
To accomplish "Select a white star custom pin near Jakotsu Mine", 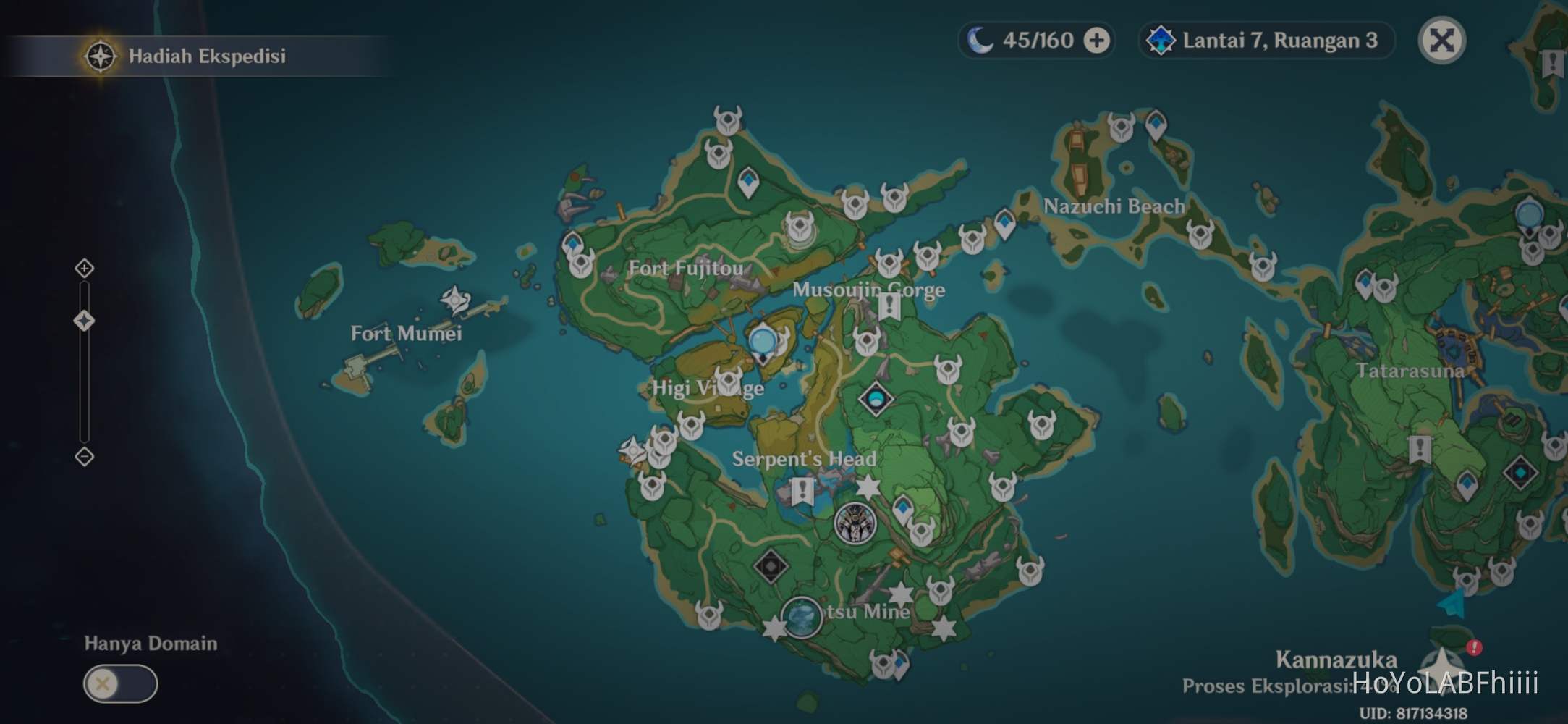I will pos(901,592).
